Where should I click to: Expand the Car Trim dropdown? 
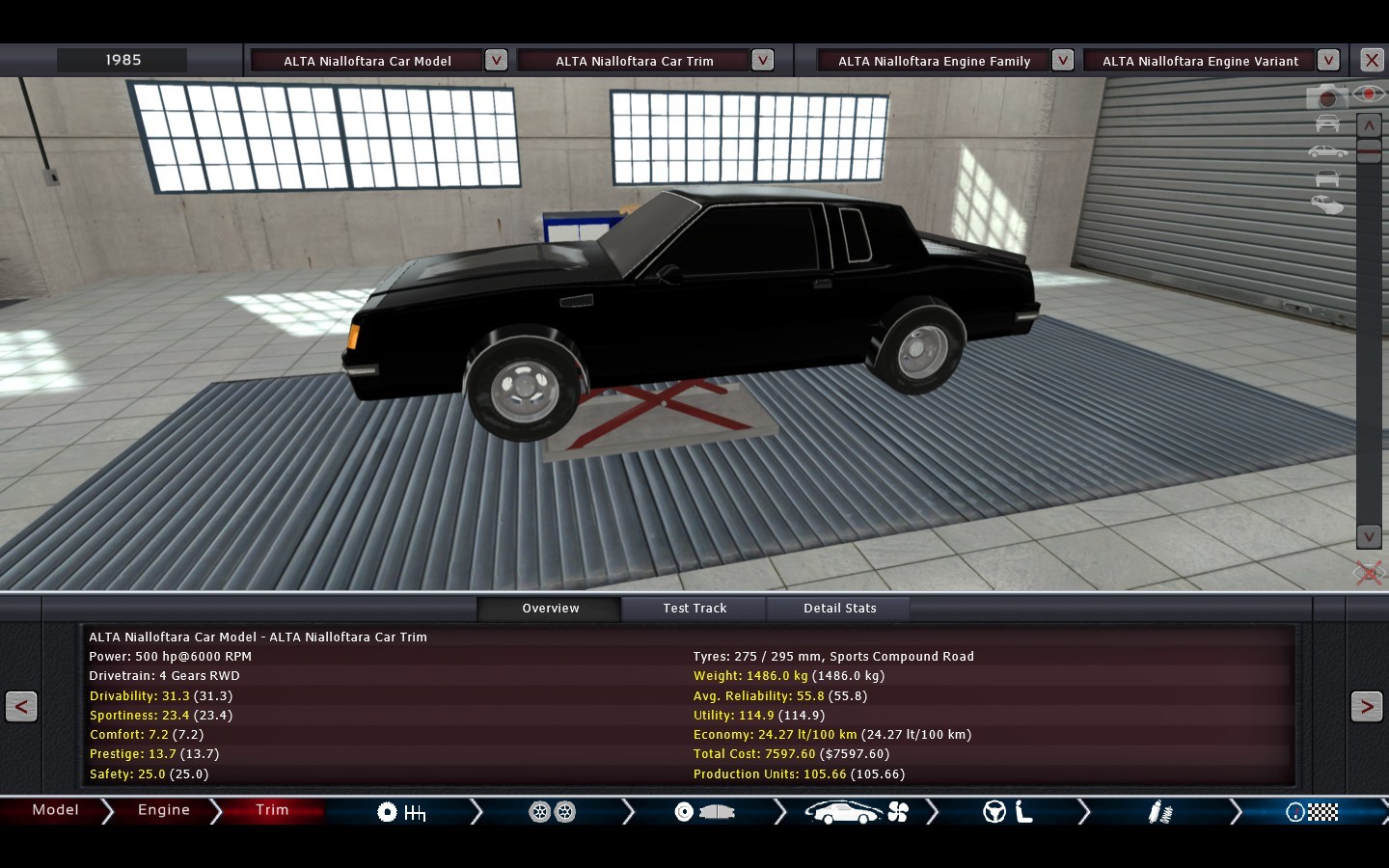[x=762, y=60]
